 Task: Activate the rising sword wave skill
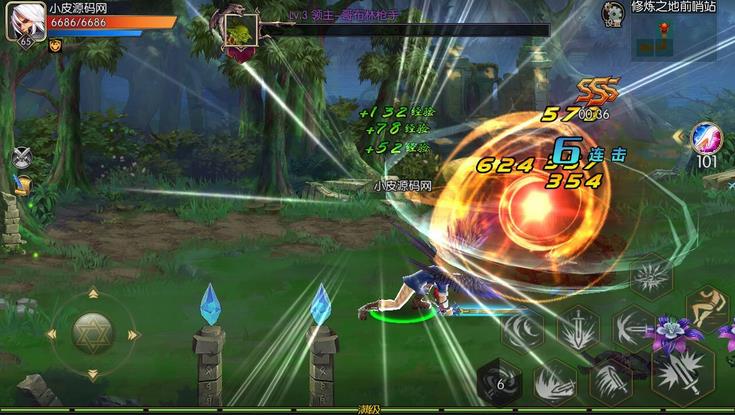[x=553, y=382]
